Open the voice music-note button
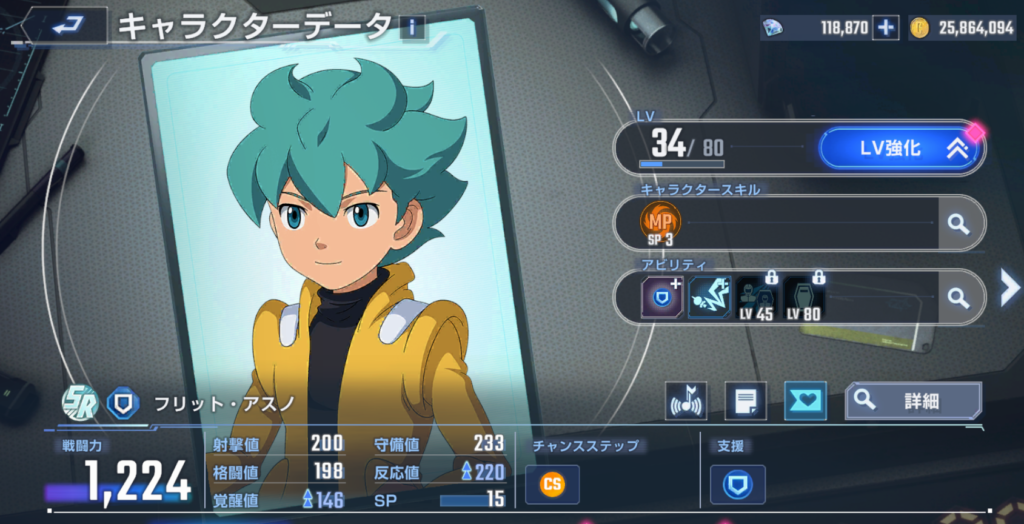Viewport: 1024px width, 524px height. point(687,401)
